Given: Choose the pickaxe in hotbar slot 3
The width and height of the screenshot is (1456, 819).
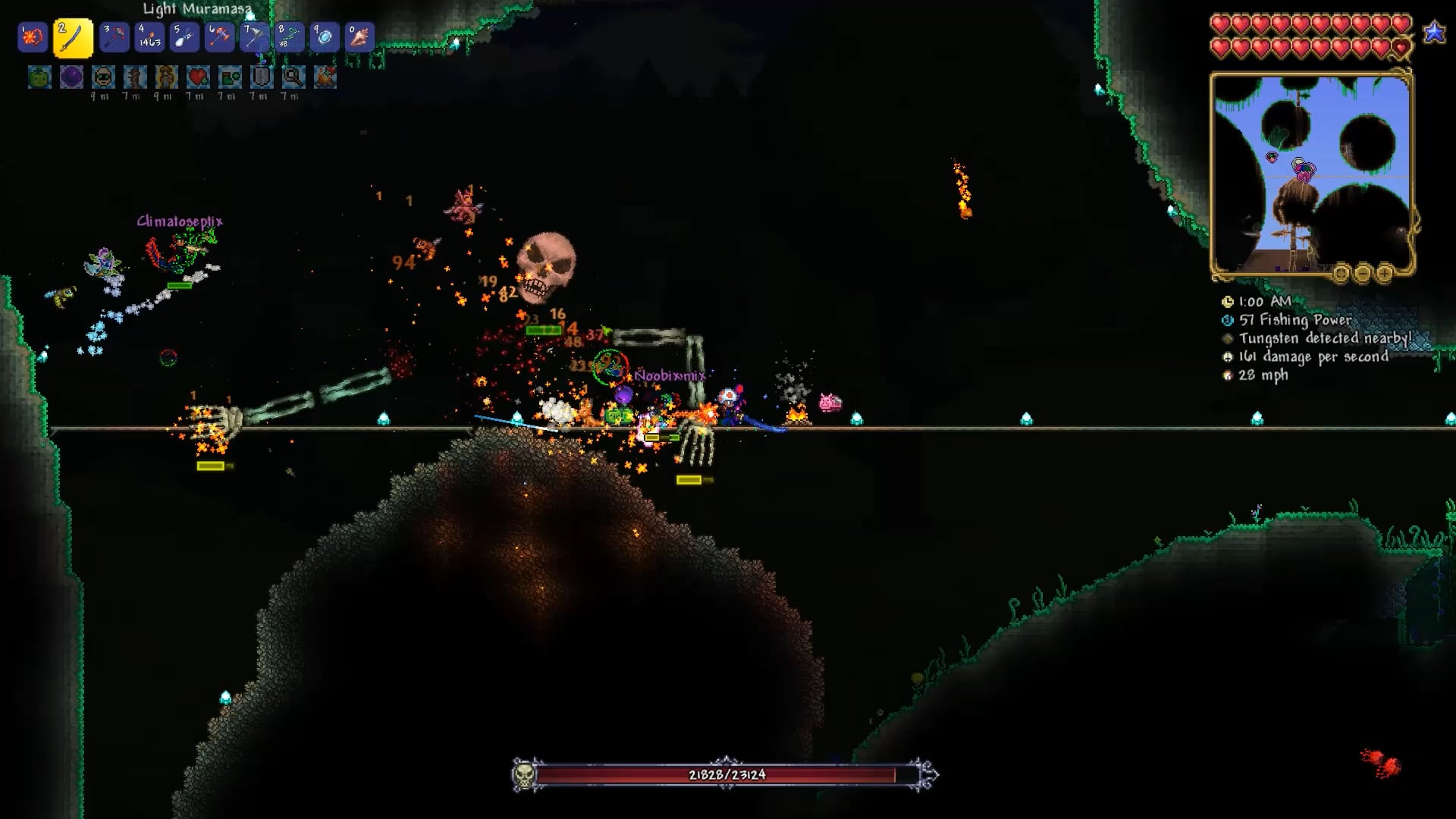Looking at the screenshot, I should (x=115, y=37).
